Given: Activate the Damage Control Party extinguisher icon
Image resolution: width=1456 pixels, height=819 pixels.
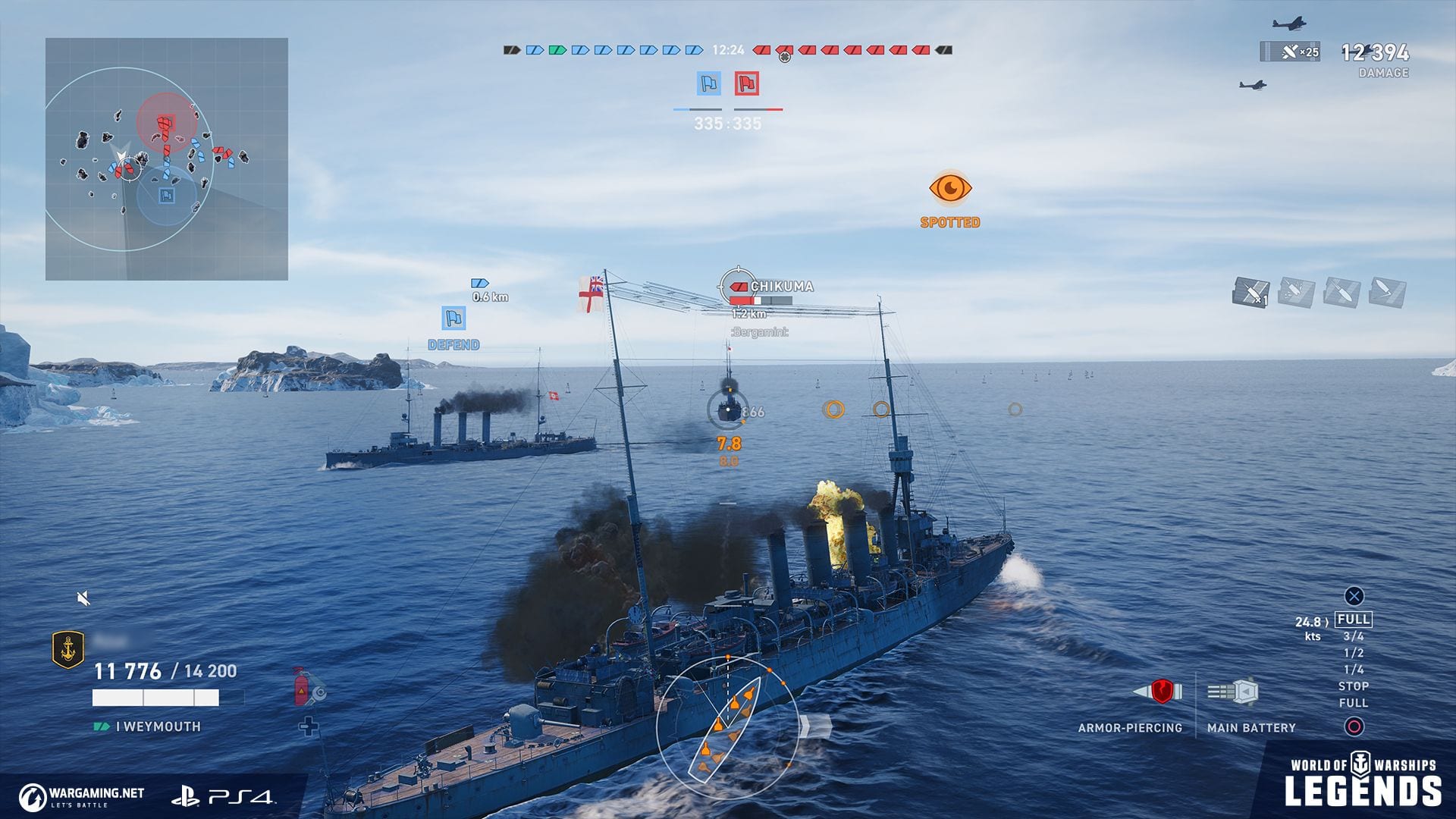Looking at the screenshot, I should point(303,687).
